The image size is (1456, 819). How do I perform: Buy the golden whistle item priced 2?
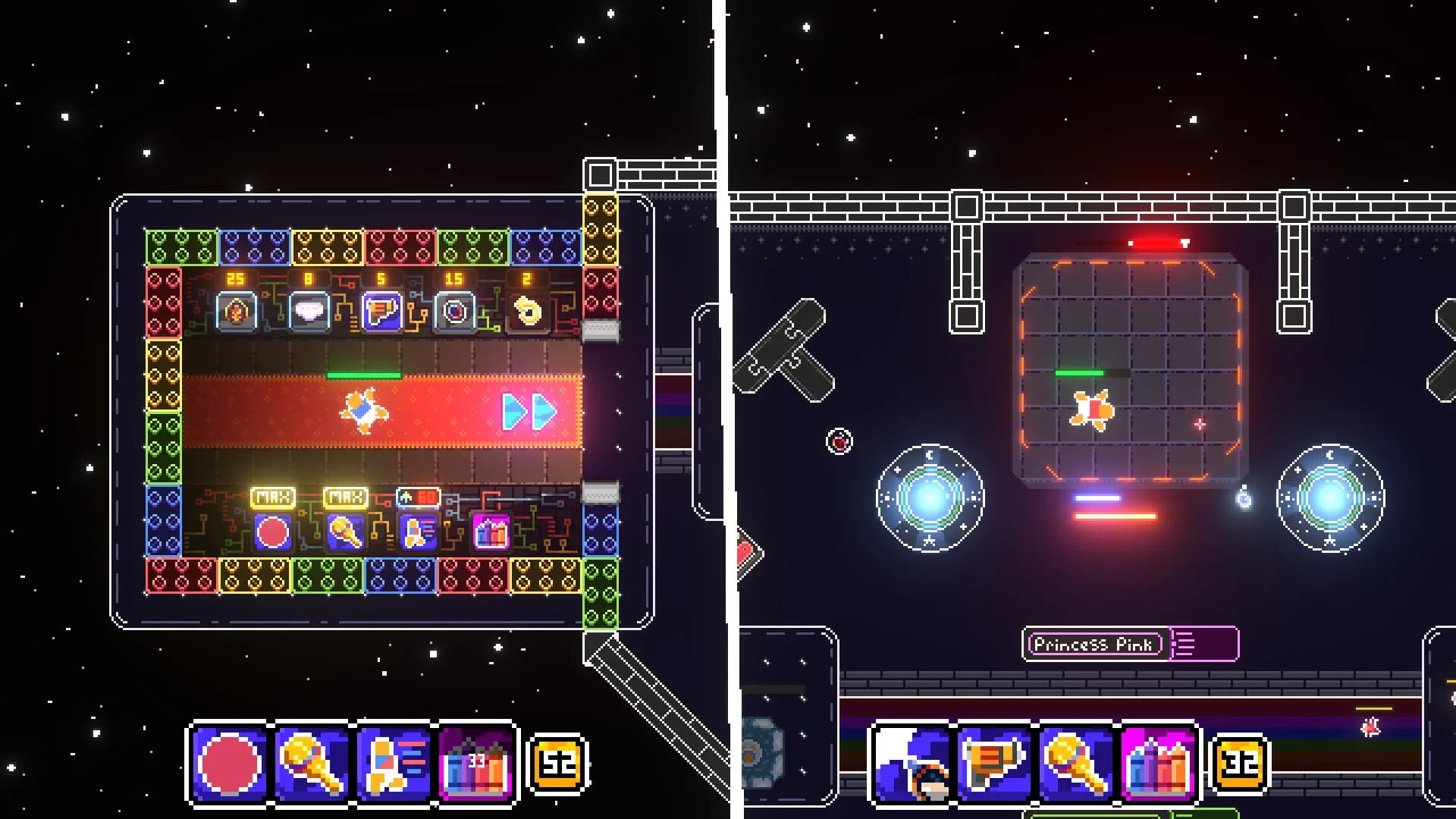[527, 311]
